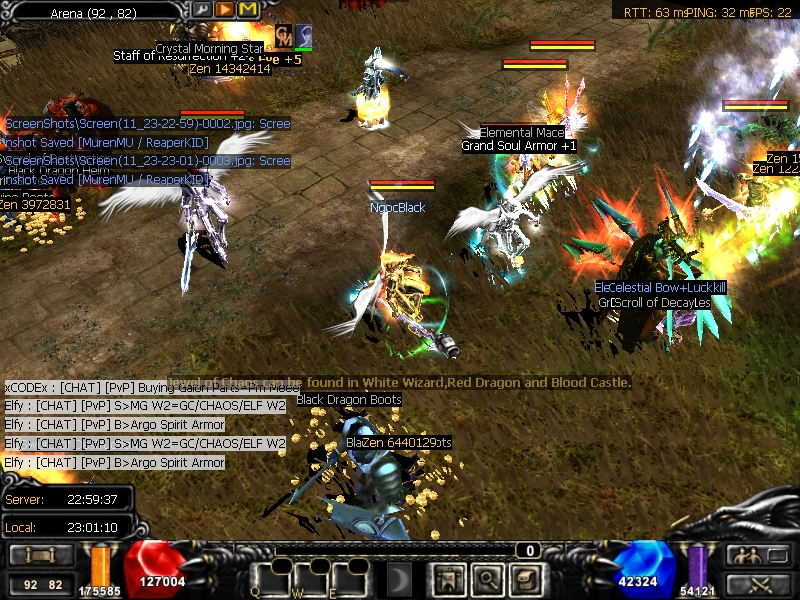800x600 pixels.
Task: Select the crescent moon skill slot
Action: tap(400, 578)
